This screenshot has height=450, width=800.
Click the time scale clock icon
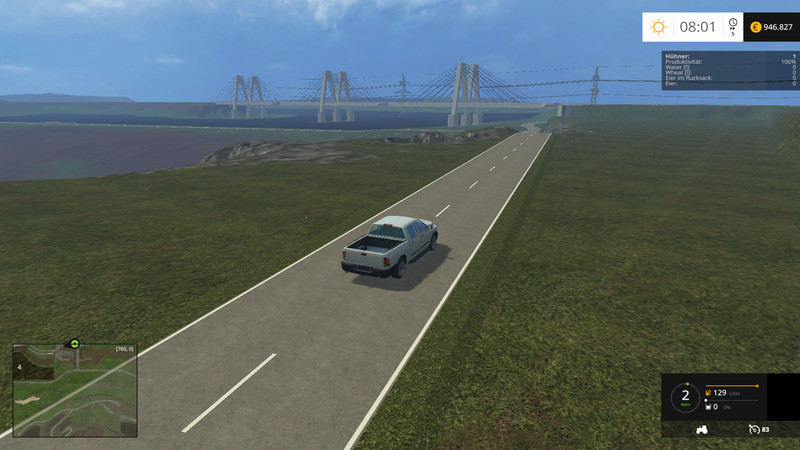pyautogui.click(x=732, y=24)
